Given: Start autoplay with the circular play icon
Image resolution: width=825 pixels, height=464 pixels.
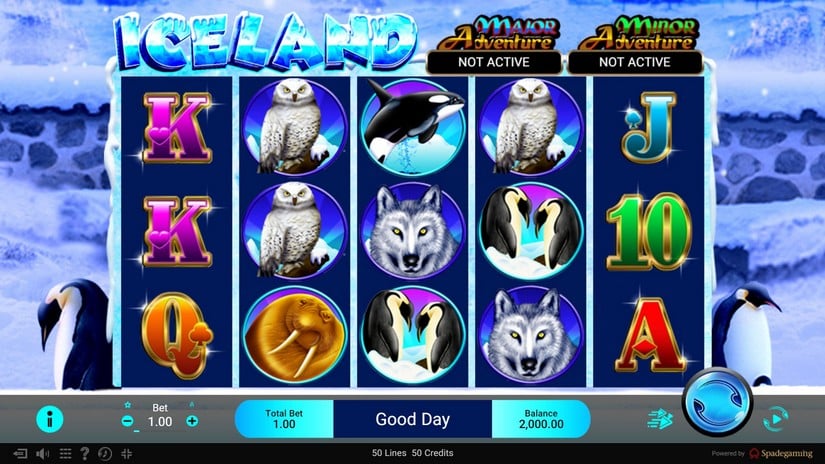Looking at the screenshot, I should coord(773,419).
